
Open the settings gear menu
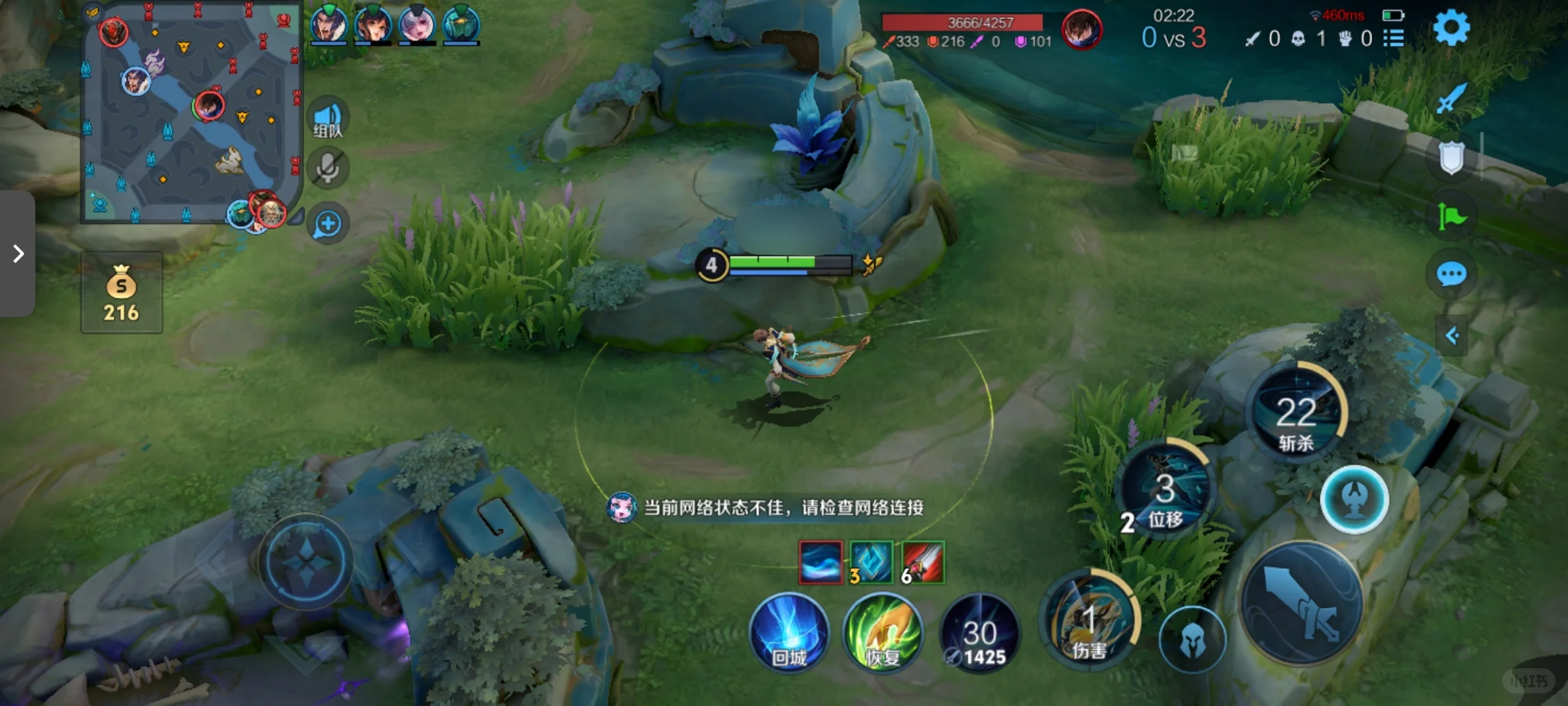(1450, 29)
